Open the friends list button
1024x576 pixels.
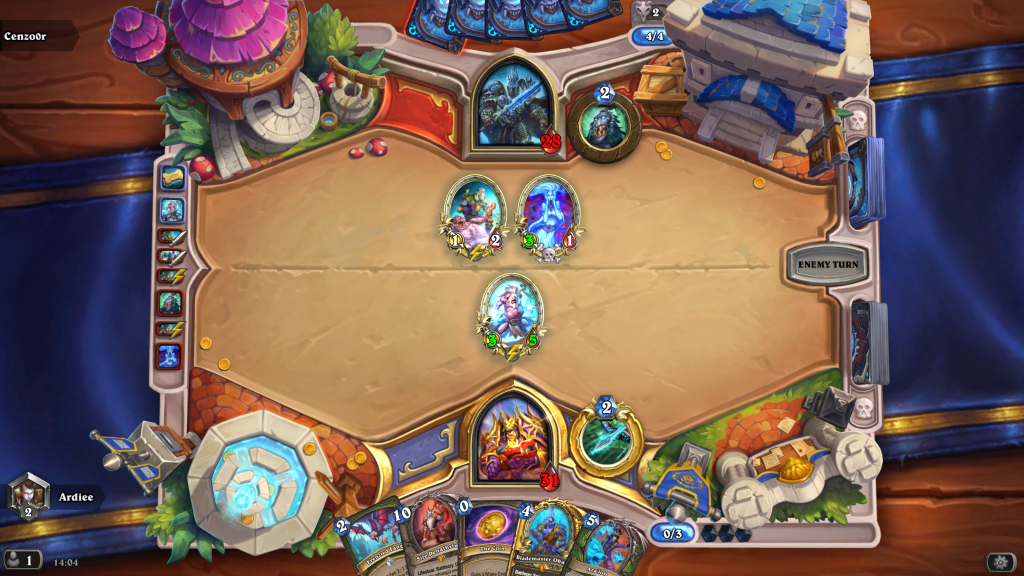pos(22,560)
